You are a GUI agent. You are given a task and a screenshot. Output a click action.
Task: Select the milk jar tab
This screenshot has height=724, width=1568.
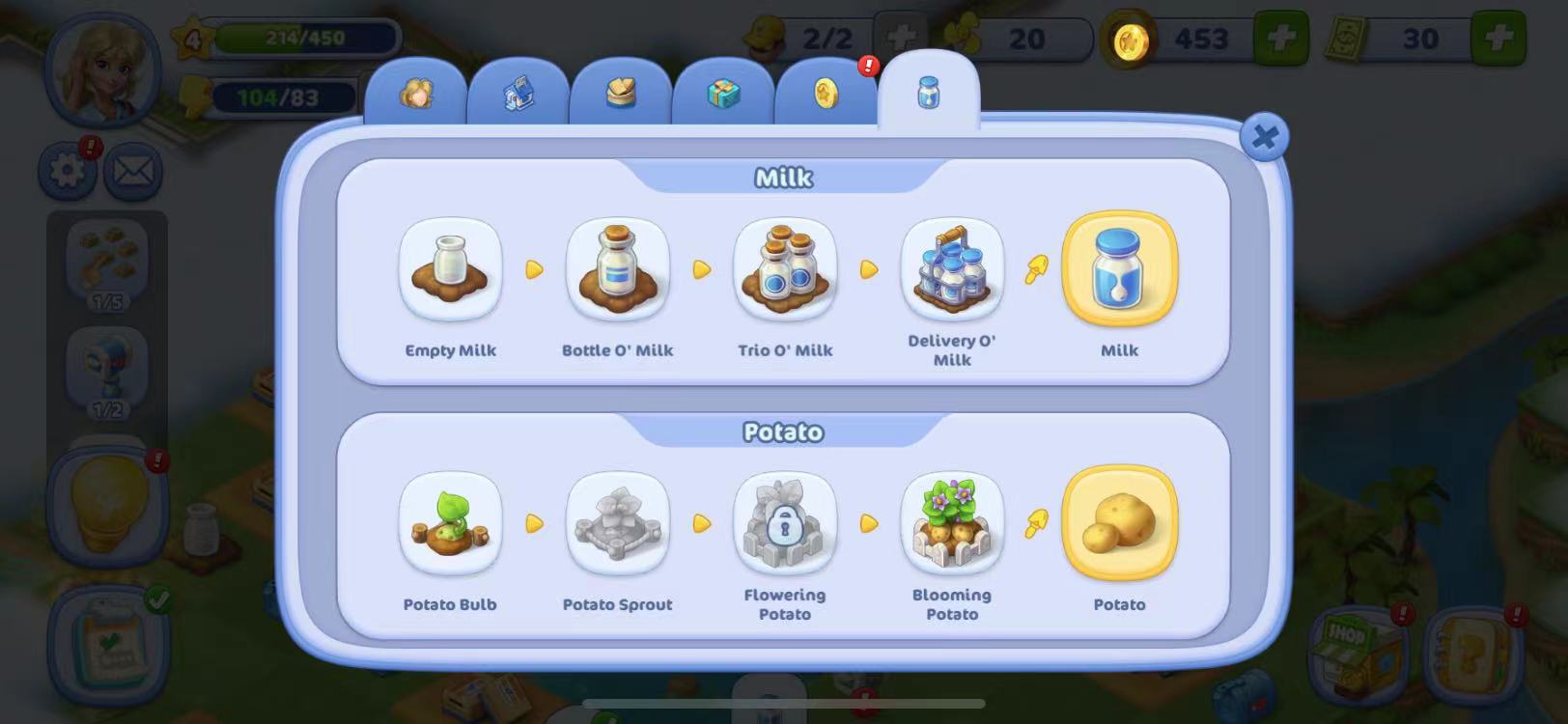click(x=928, y=93)
